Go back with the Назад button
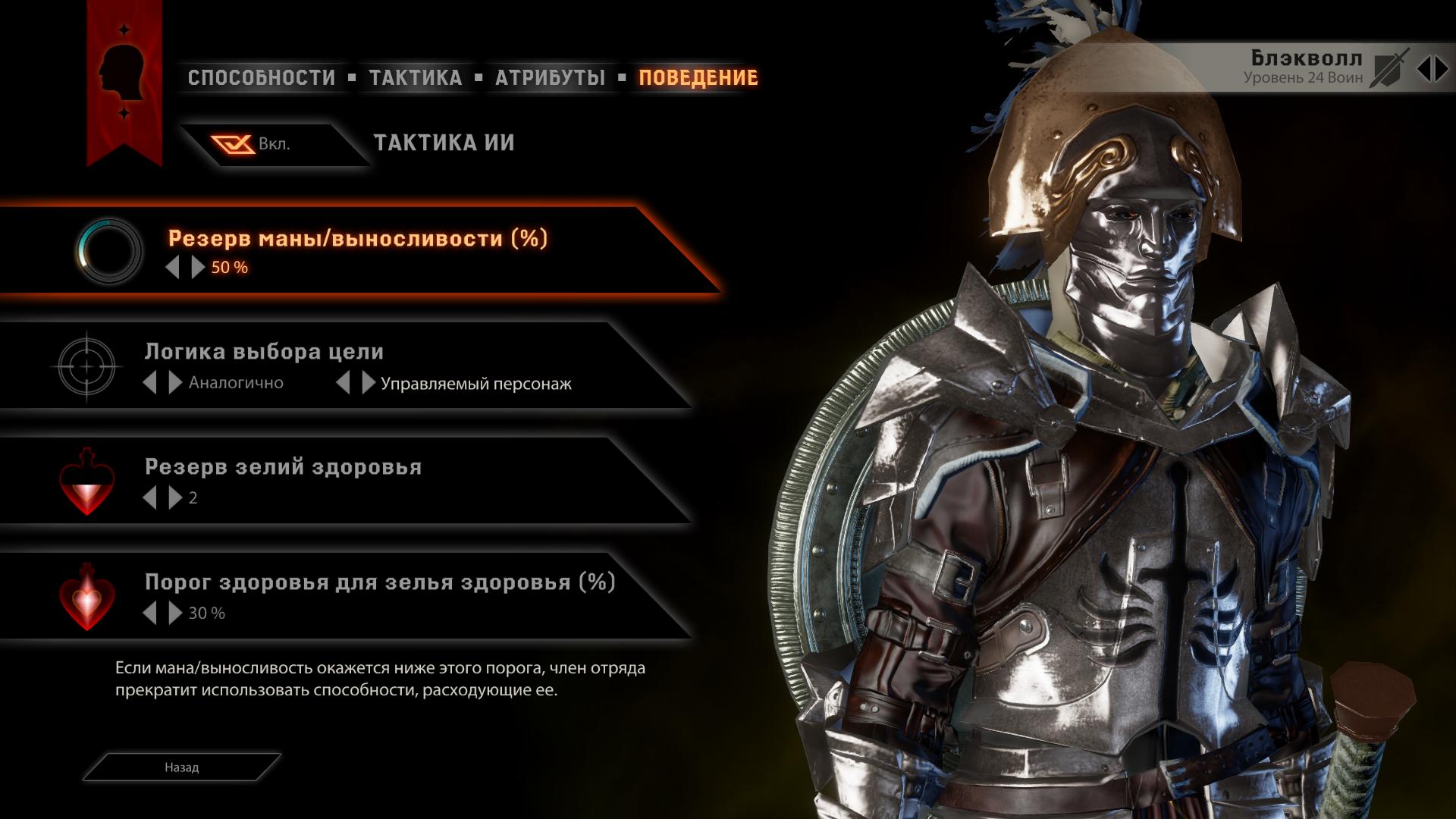This screenshot has height=819, width=1456. (182, 767)
